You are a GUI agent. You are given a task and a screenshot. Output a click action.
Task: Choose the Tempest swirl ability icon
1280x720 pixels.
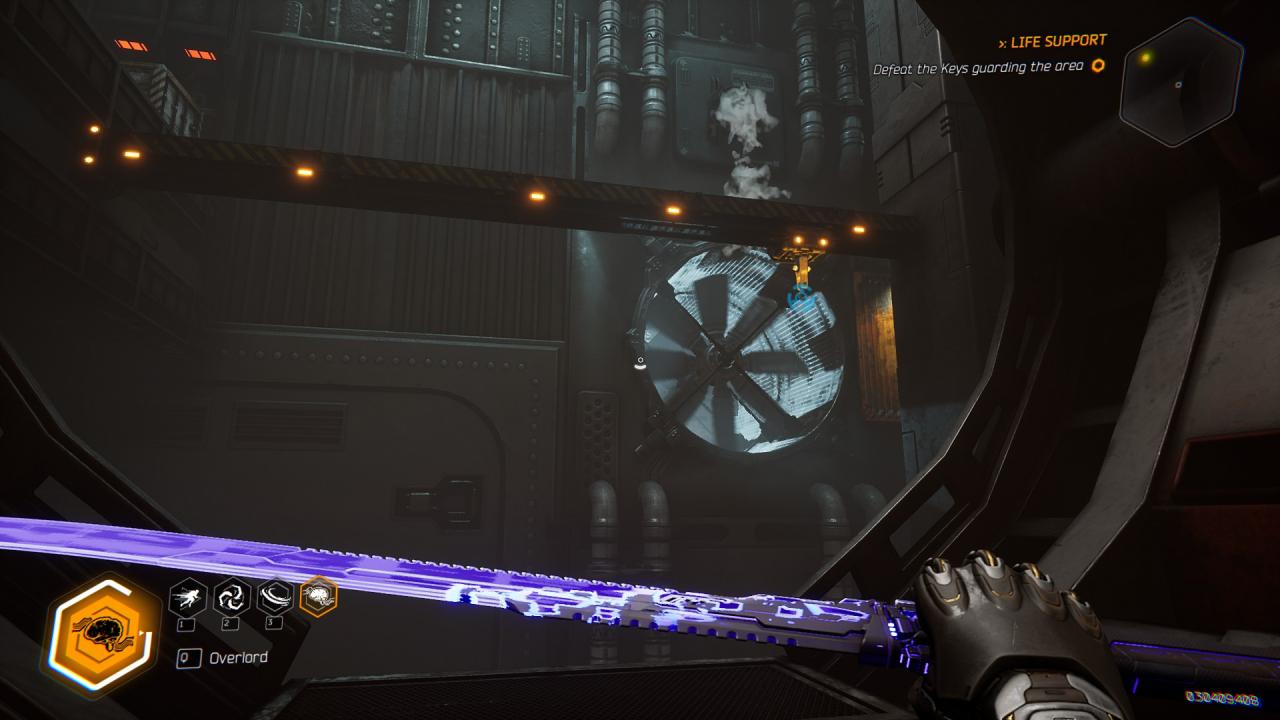pyautogui.click(x=232, y=598)
